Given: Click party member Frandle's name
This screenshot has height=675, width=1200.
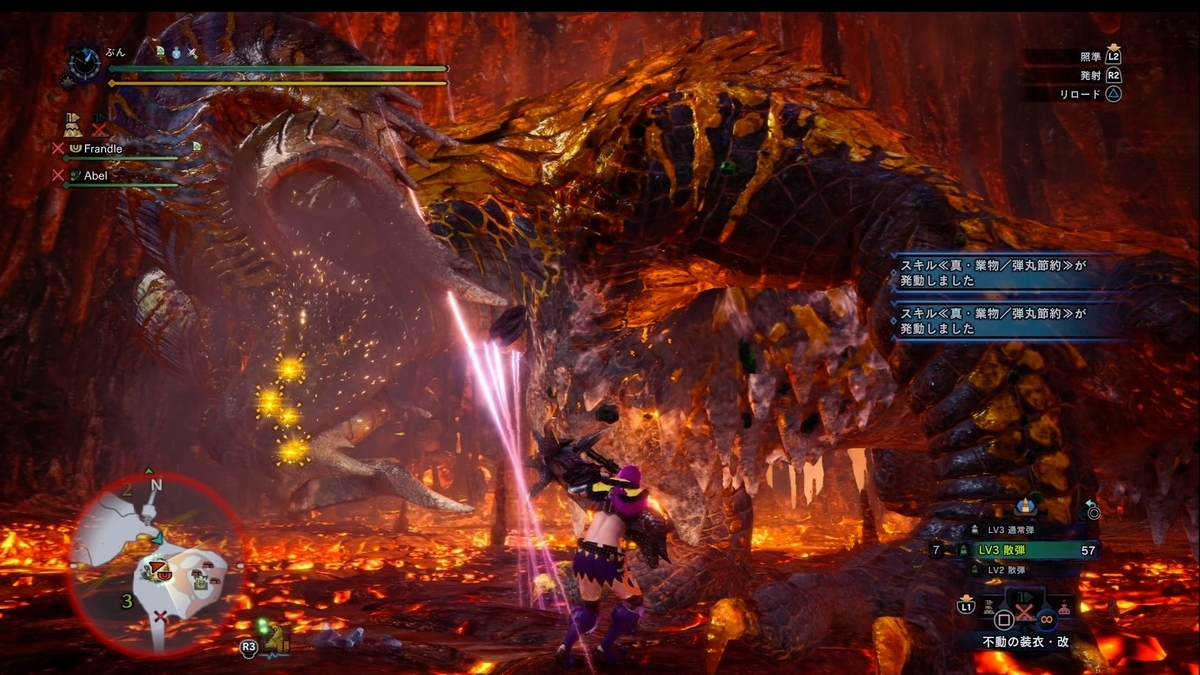Looking at the screenshot, I should 103,148.
